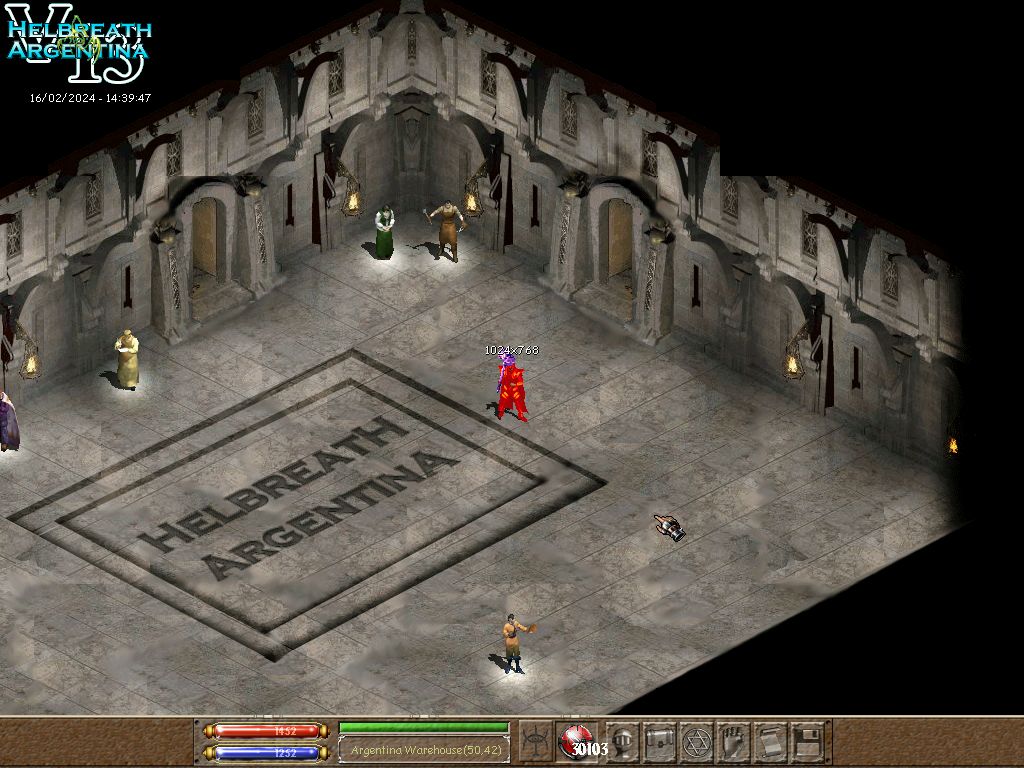Open the character info helmet icon
The image size is (1024, 768).
click(x=624, y=742)
